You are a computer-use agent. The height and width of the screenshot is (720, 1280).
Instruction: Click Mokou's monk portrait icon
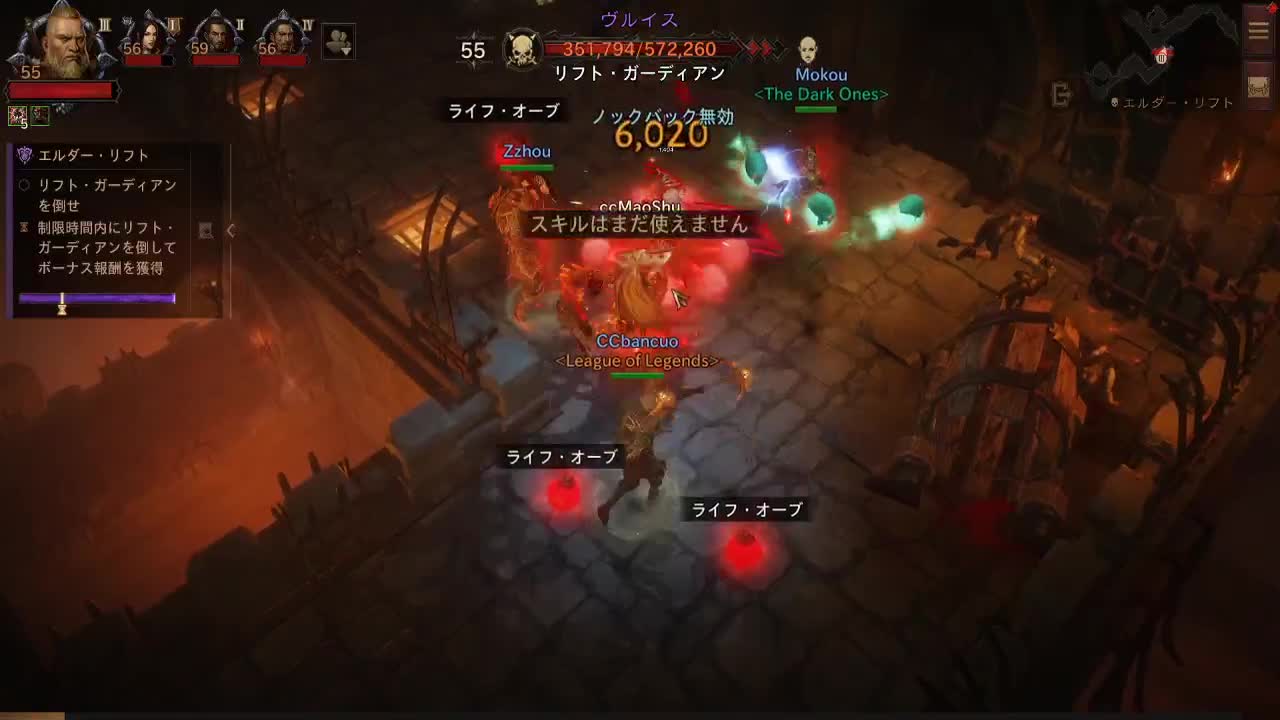(810, 50)
